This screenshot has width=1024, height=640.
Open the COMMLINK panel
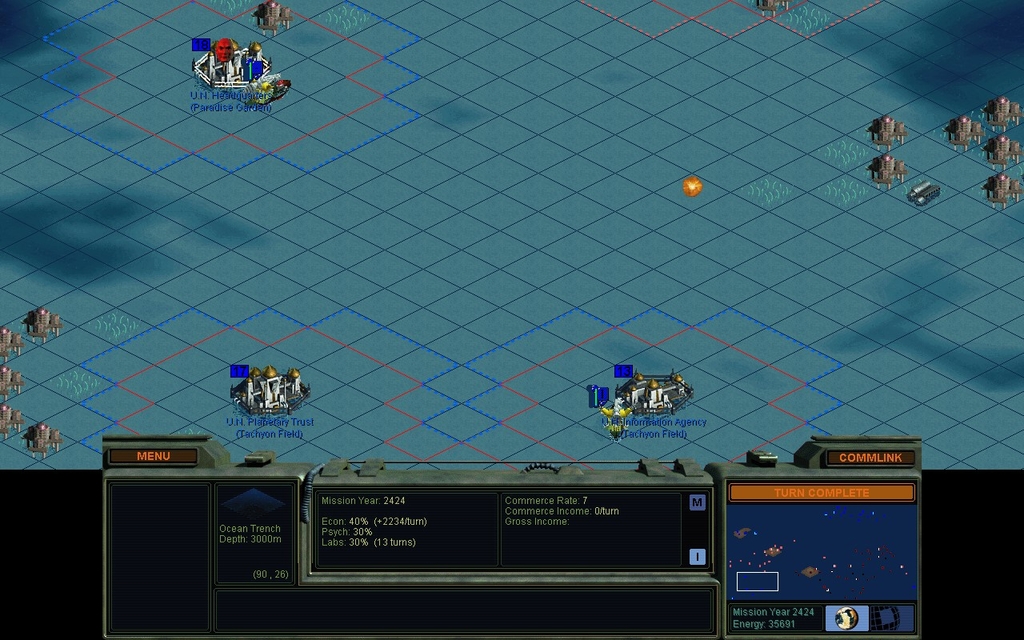click(x=870, y=457)
